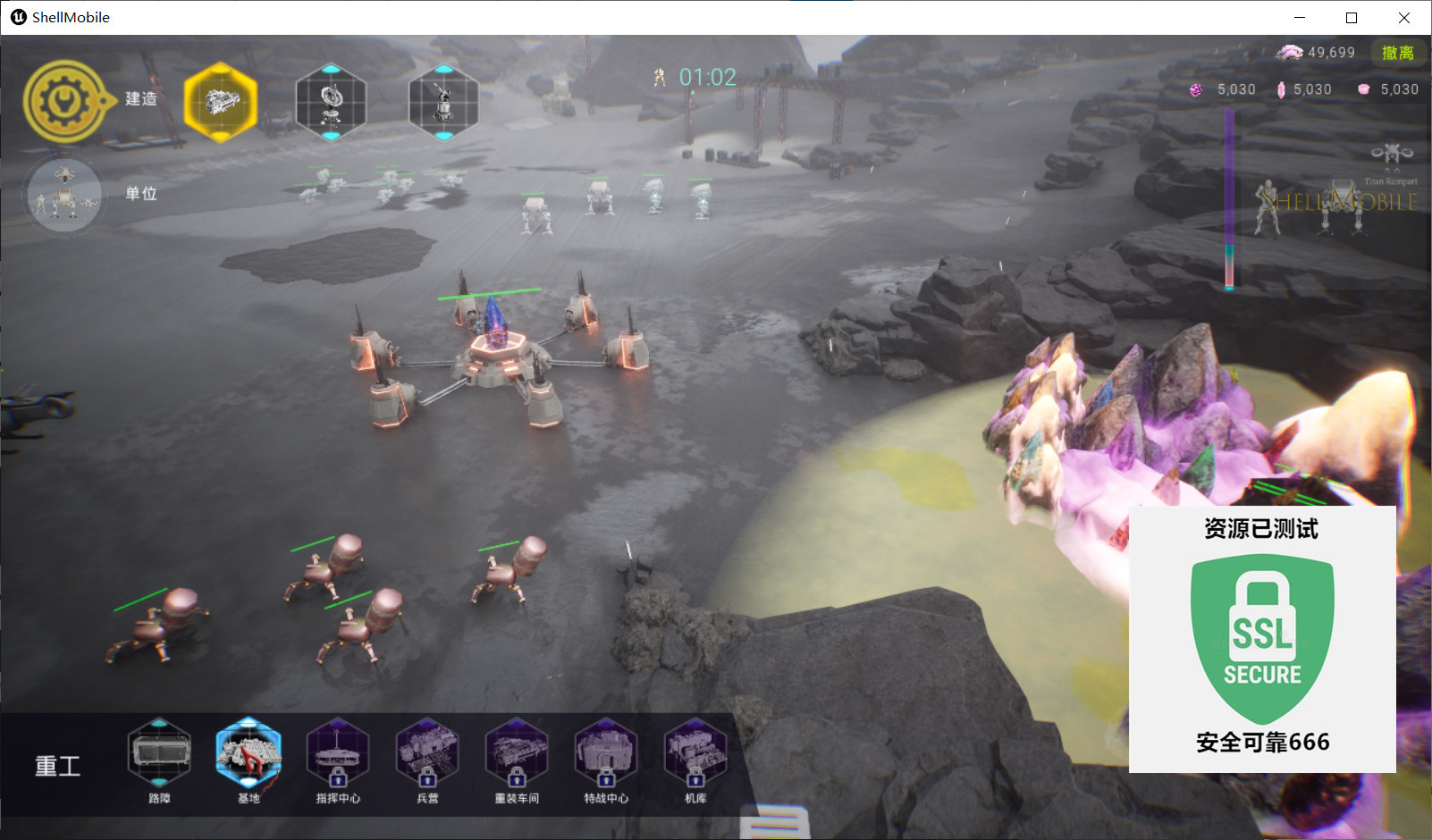Choose the radar dish building category hexagon
Viewport: 1432px width, 840px height.
(331, 102)
